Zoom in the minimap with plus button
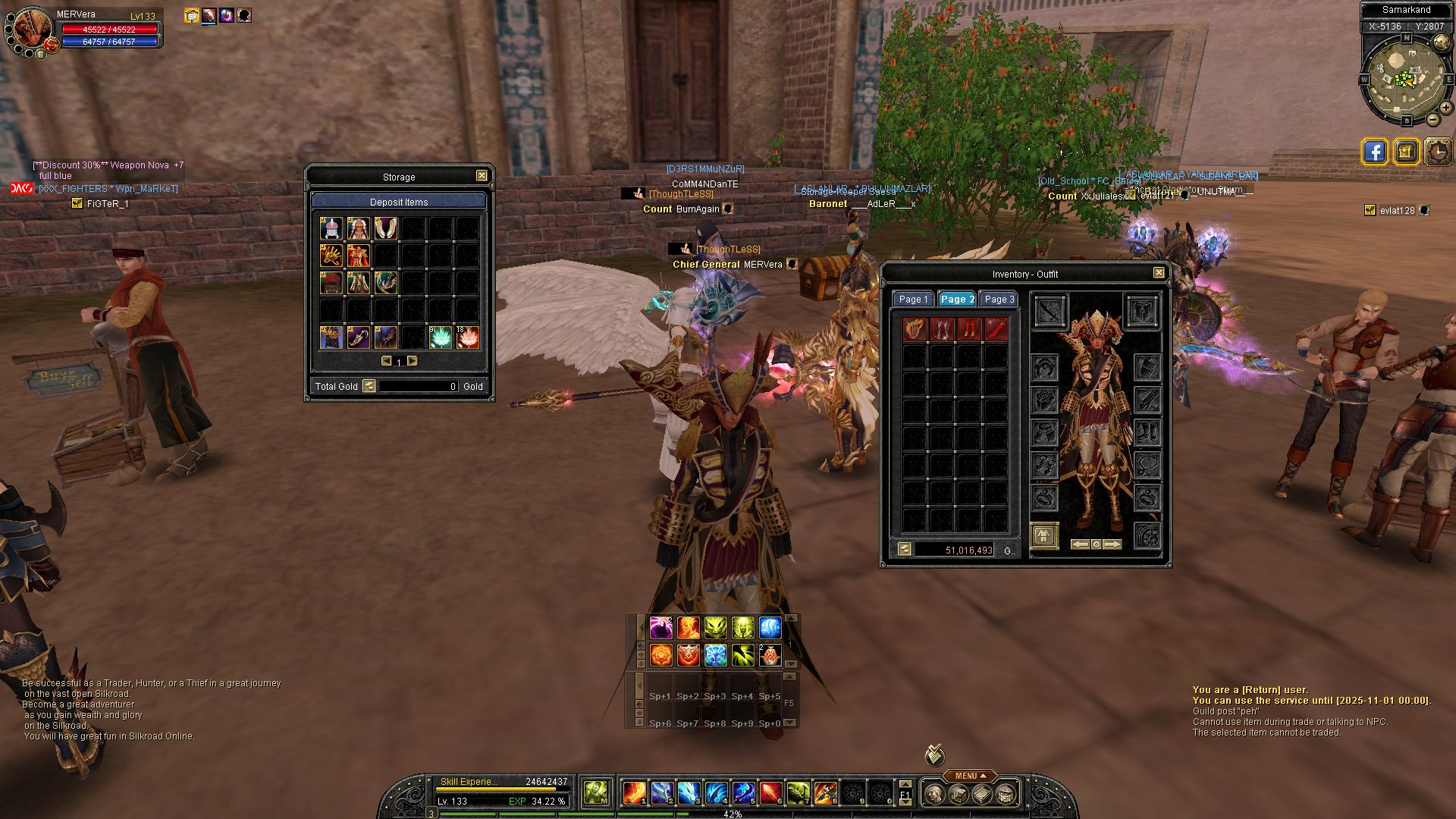 pos(1446,108)
